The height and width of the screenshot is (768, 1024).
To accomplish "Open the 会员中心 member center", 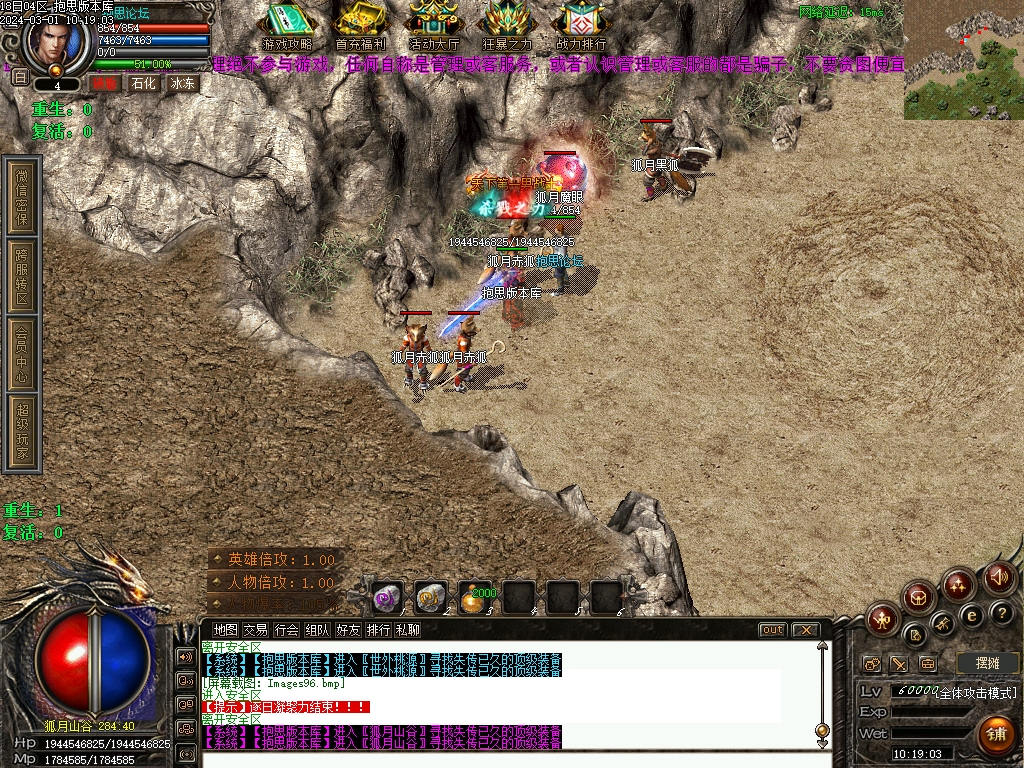I will 22,353.
